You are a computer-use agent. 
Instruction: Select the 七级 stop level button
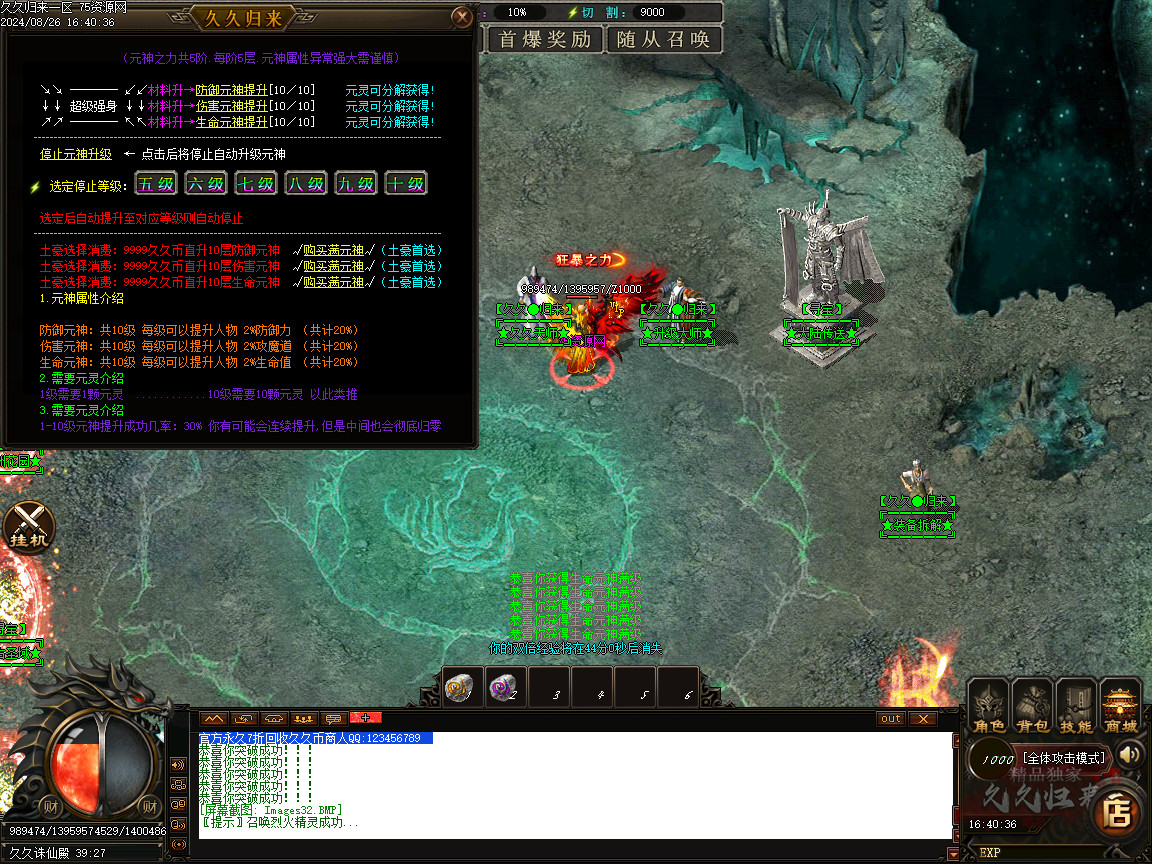(256, 184)
